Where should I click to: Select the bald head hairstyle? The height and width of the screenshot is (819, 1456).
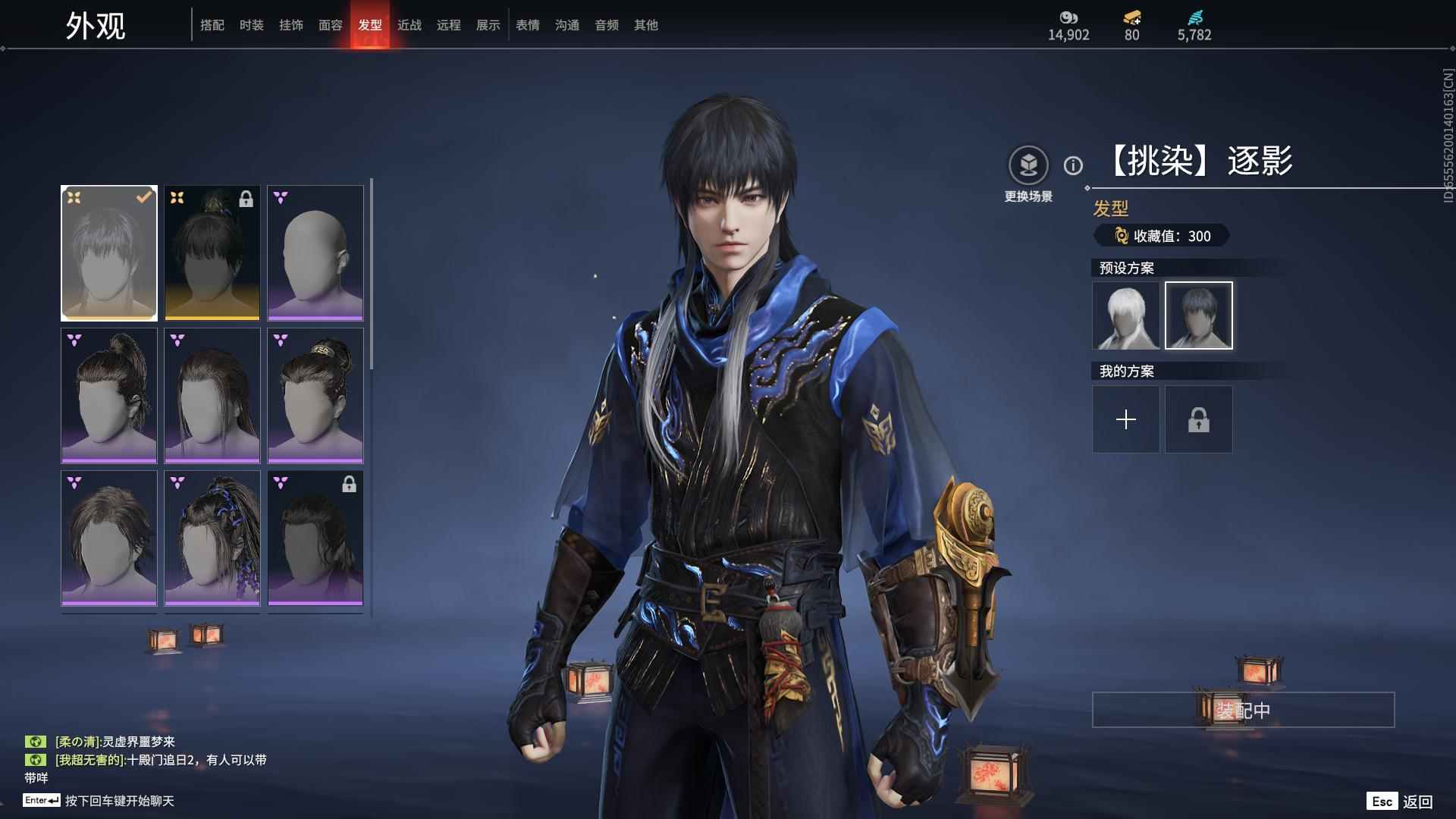[x=315, y=253]
